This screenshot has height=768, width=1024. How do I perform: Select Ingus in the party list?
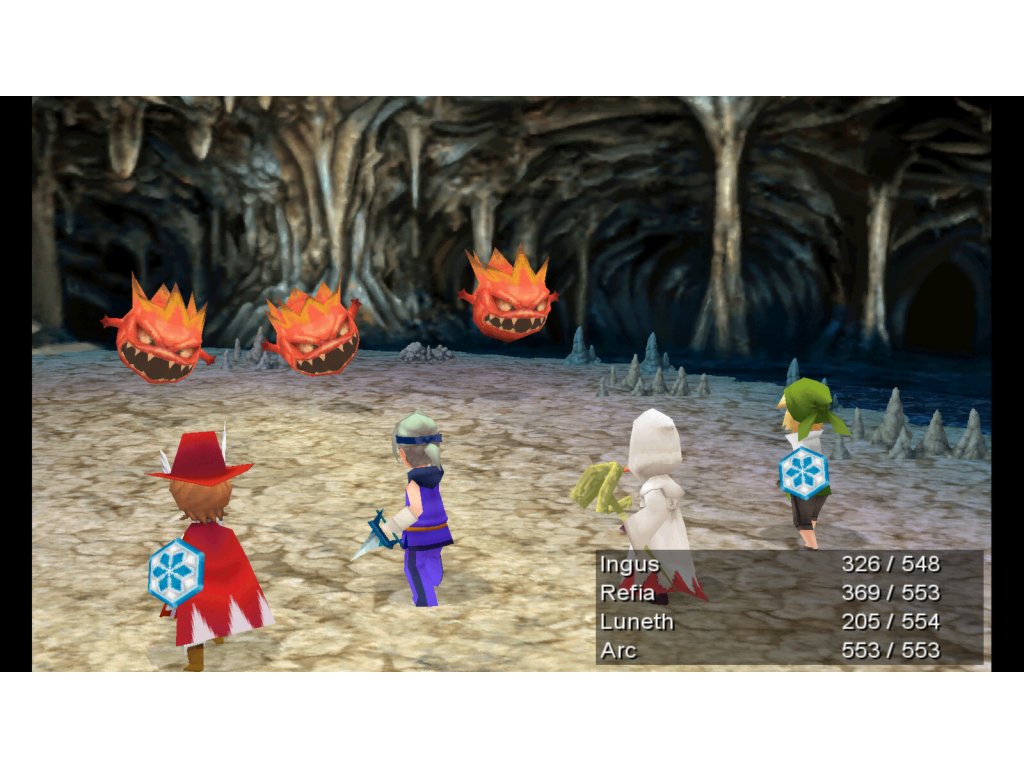[630, 564]
